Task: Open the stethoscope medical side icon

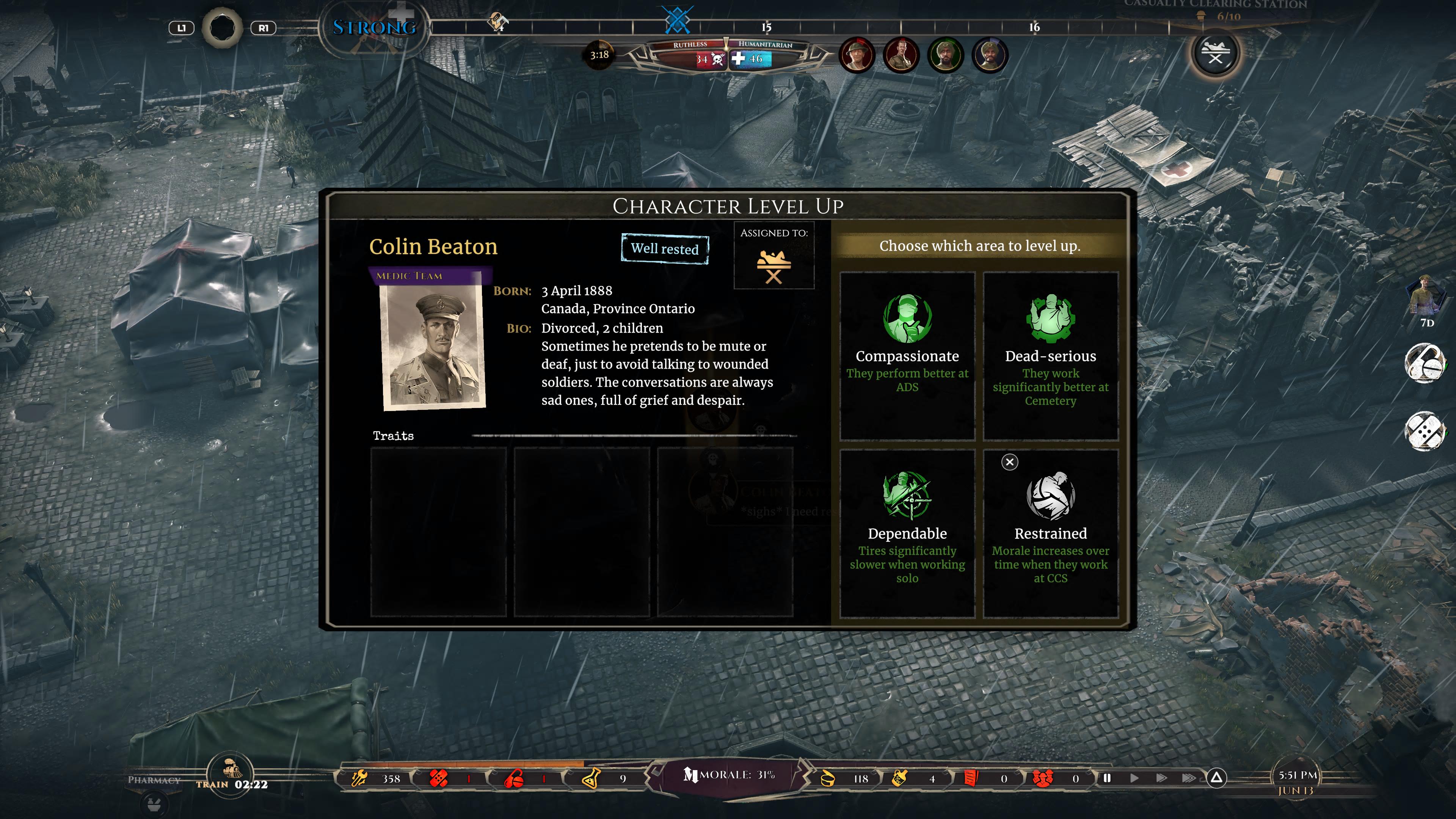Action: (1424, 363)
